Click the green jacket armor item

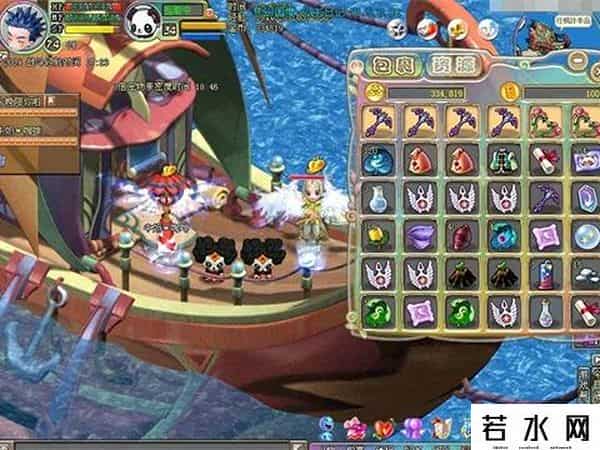tap(502, 157)
